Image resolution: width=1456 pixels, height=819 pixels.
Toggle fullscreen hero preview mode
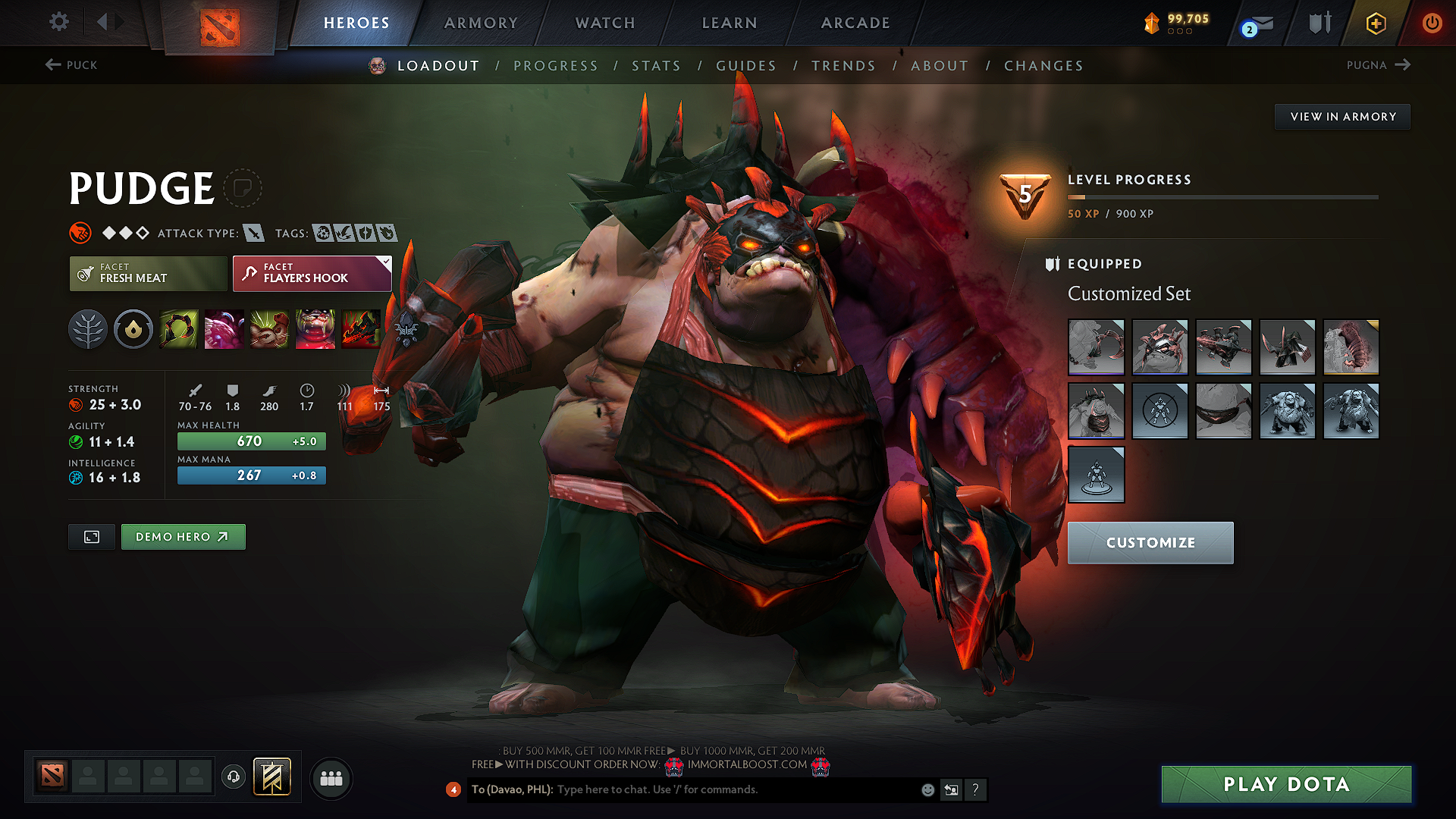91,536
